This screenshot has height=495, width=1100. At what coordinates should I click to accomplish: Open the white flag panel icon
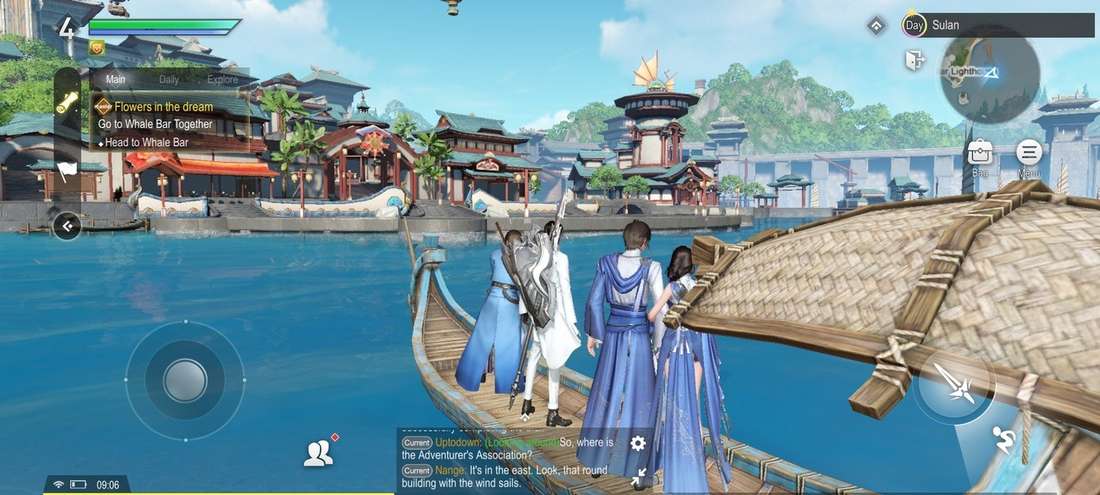67,170
